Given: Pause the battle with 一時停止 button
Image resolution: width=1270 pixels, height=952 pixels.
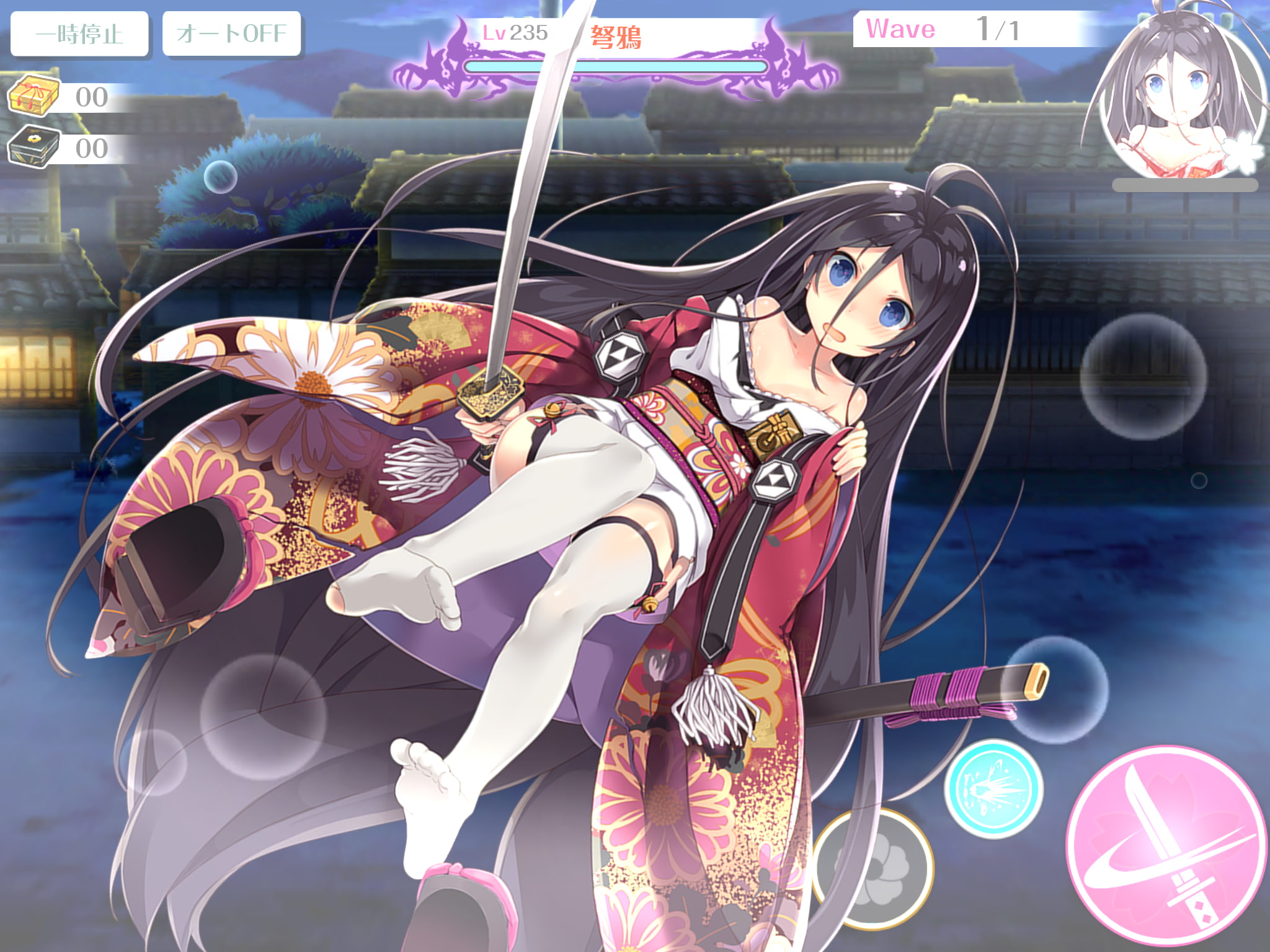Looking at the screenshot, I should point(79,34).
